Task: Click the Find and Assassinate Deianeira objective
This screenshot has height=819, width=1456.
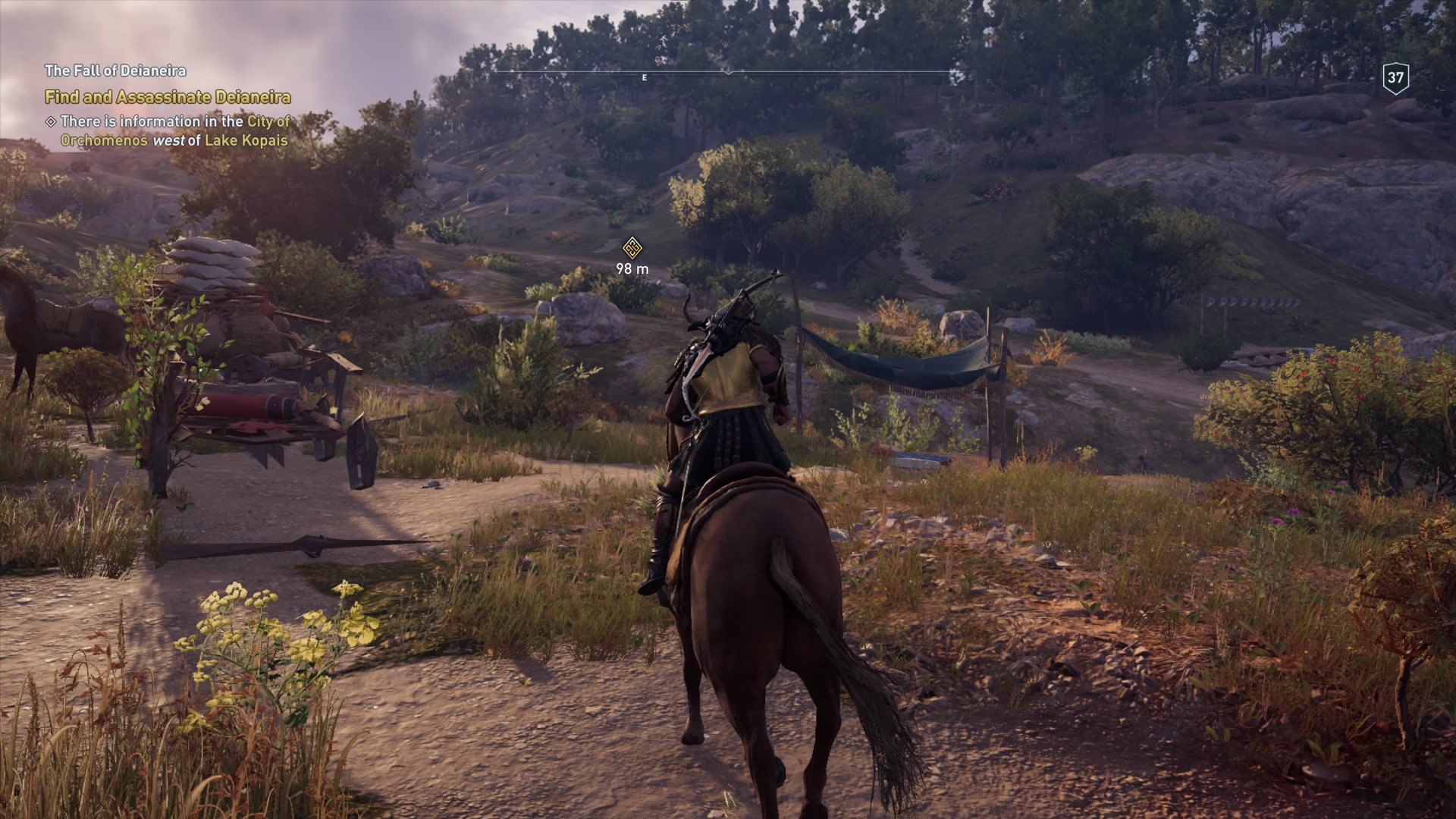Action: tap(168, 97)
